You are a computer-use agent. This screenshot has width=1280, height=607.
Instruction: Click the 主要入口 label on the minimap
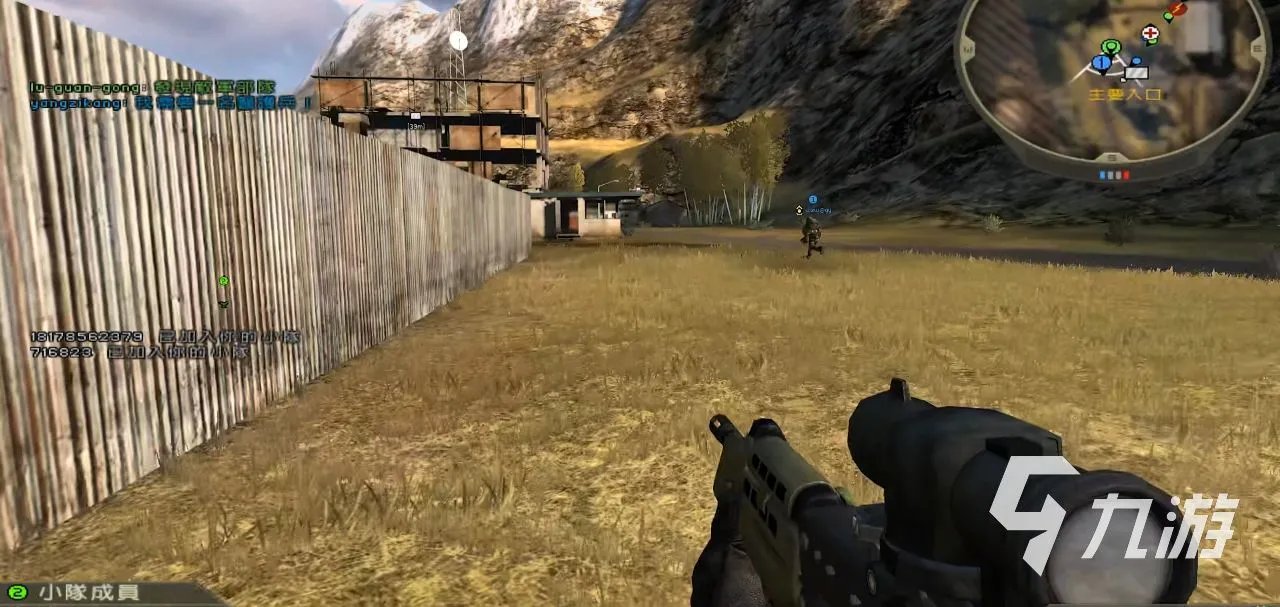coord(1125,94)
